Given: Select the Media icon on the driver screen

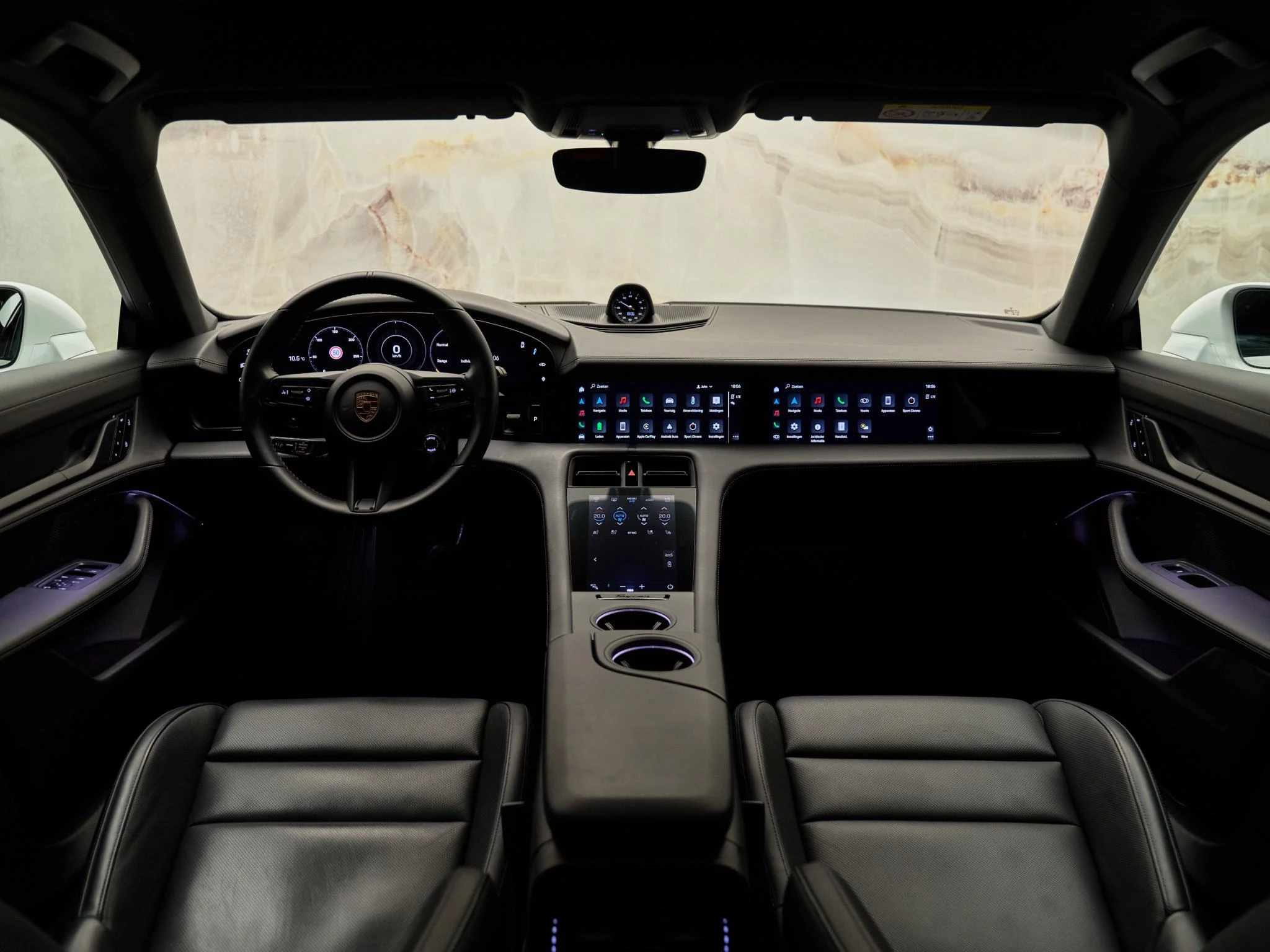Looking at the screenshot, I should tap(623, 400).
